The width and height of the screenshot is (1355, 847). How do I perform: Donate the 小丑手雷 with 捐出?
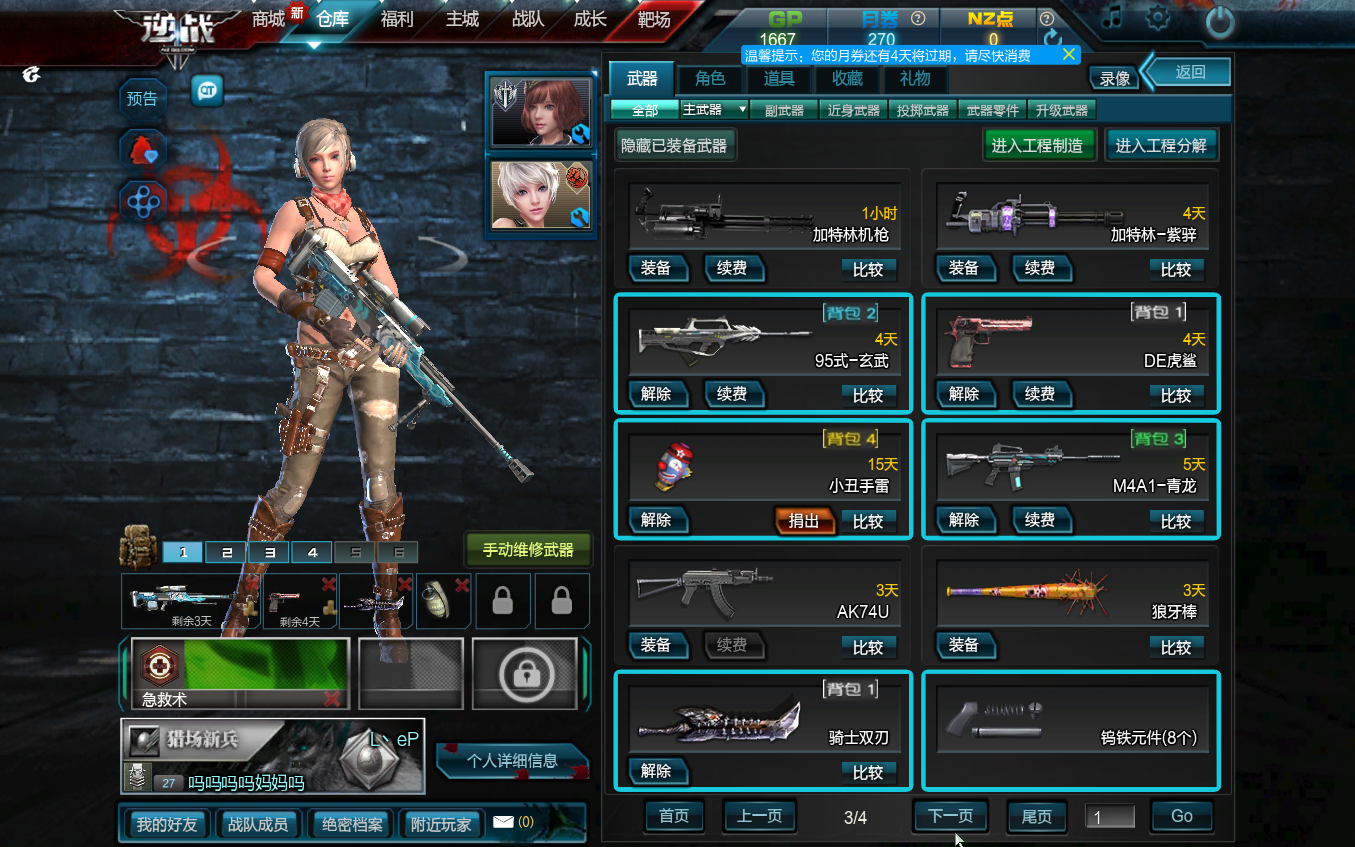(804, 521)
